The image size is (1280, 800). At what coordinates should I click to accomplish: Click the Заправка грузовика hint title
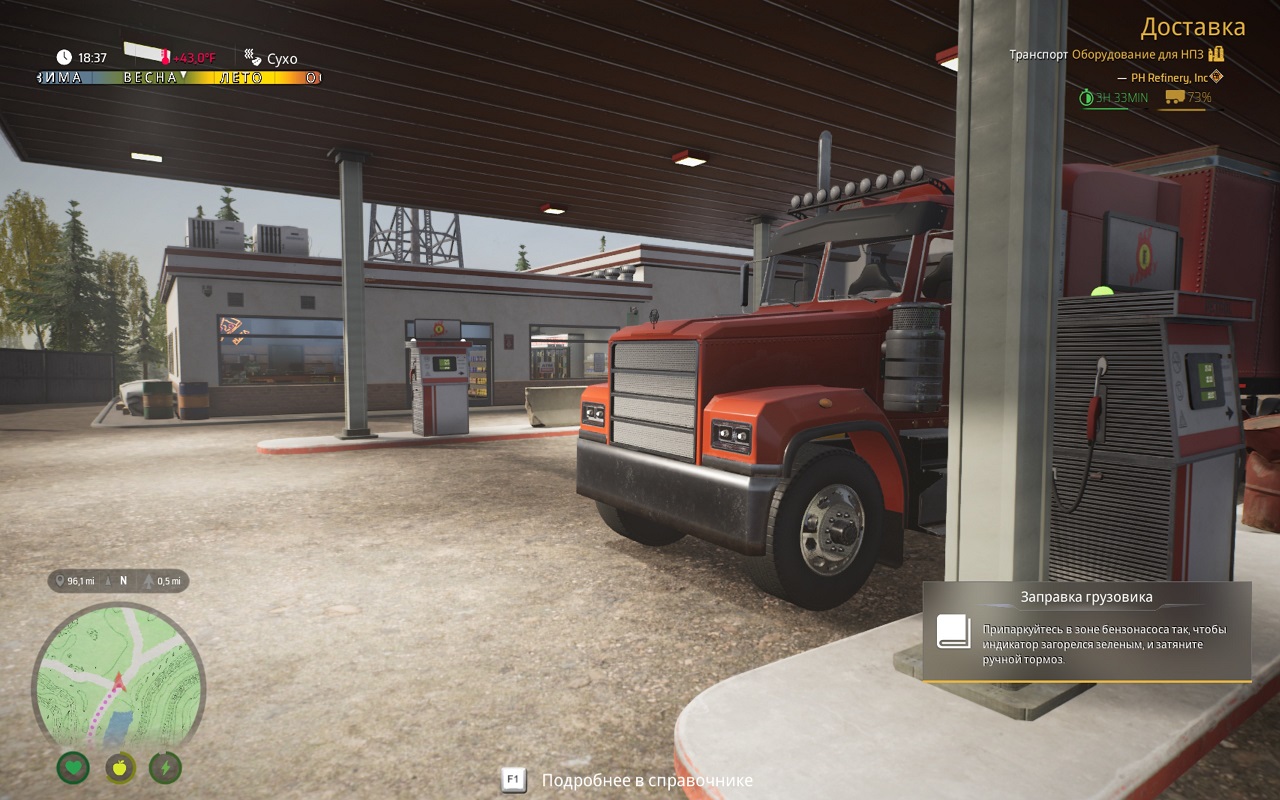1086,597
